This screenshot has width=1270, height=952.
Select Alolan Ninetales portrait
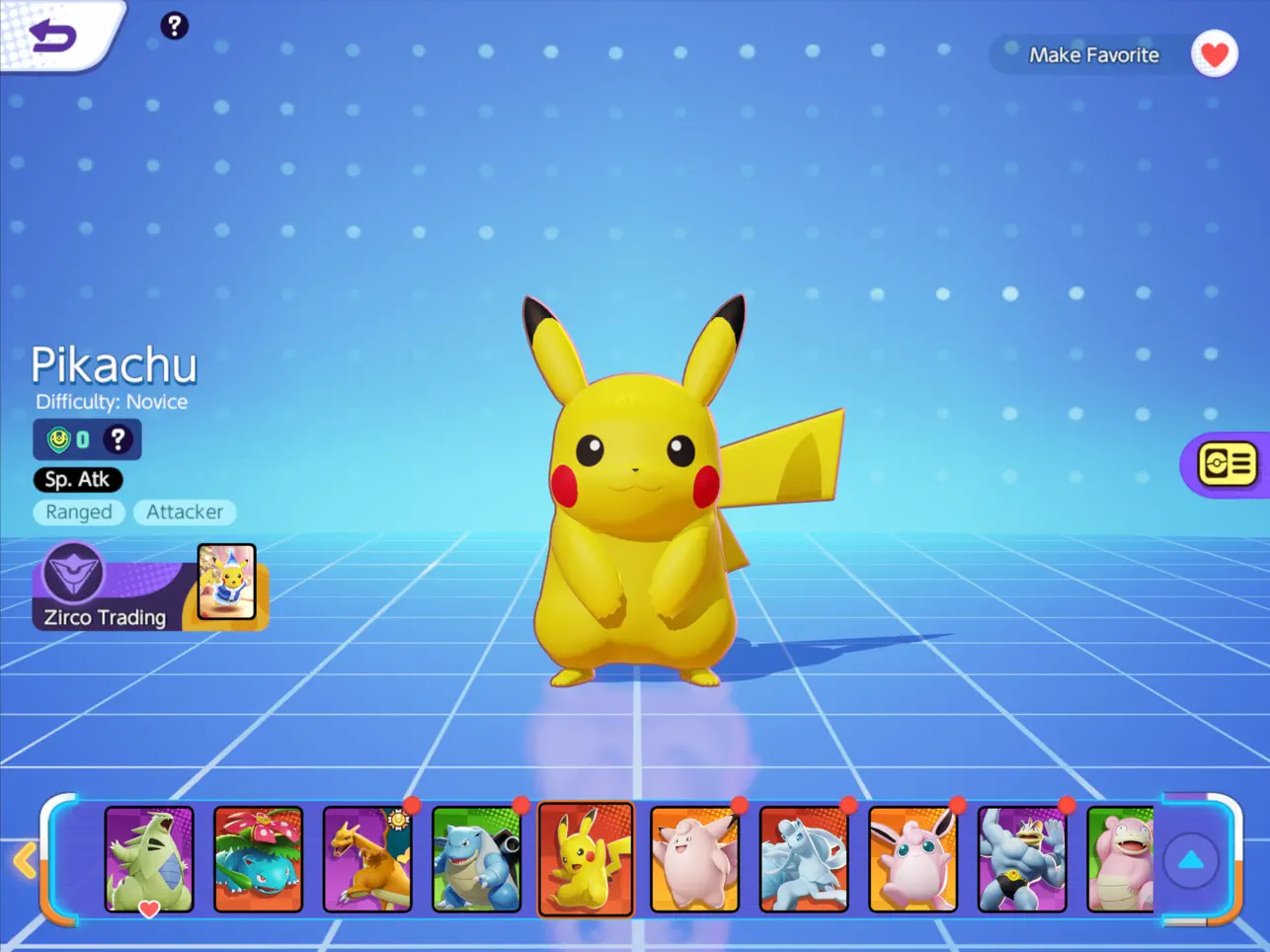tap(804, 858)
